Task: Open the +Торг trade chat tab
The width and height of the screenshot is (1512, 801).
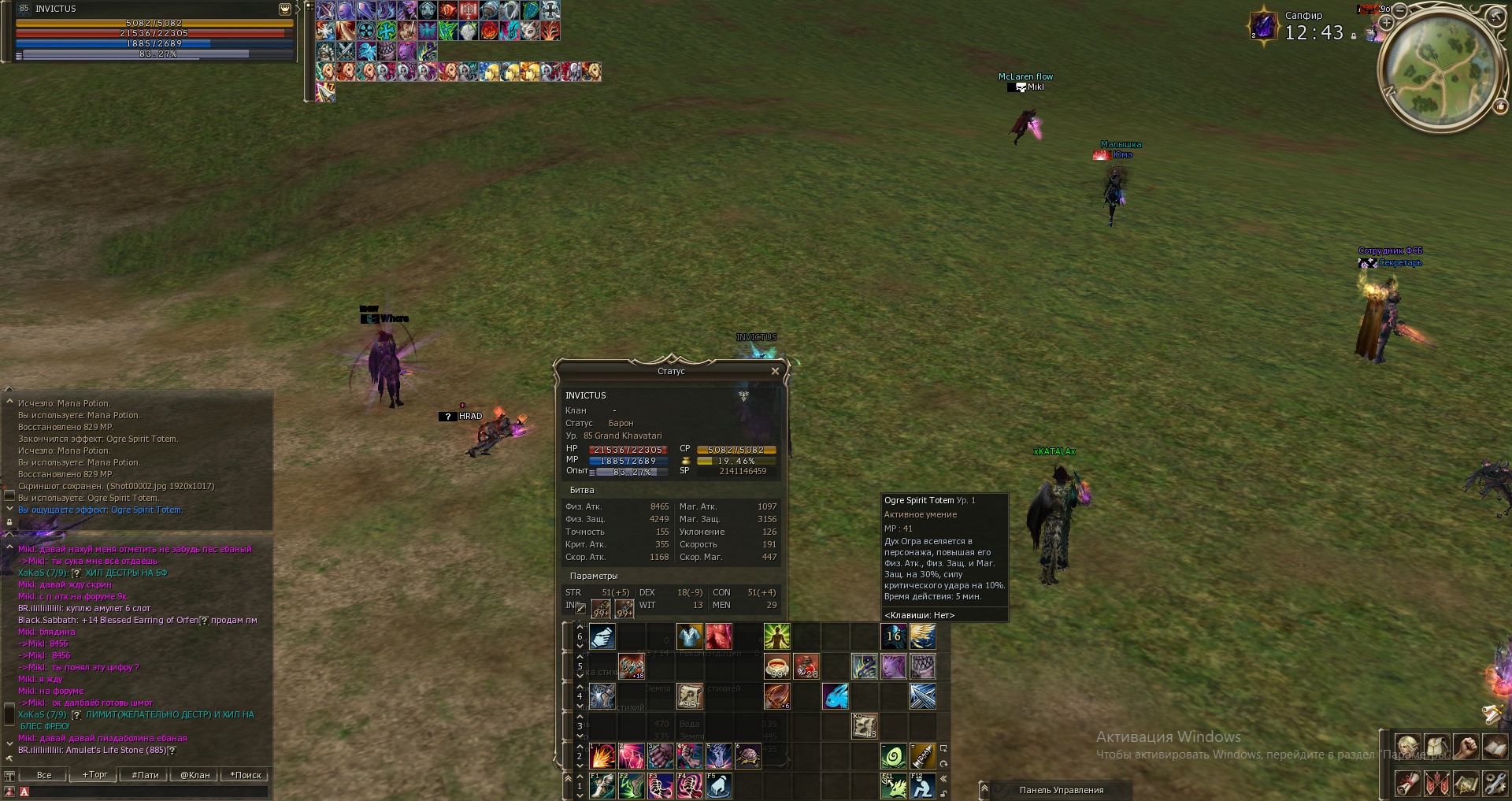Action: click(95, 775)
